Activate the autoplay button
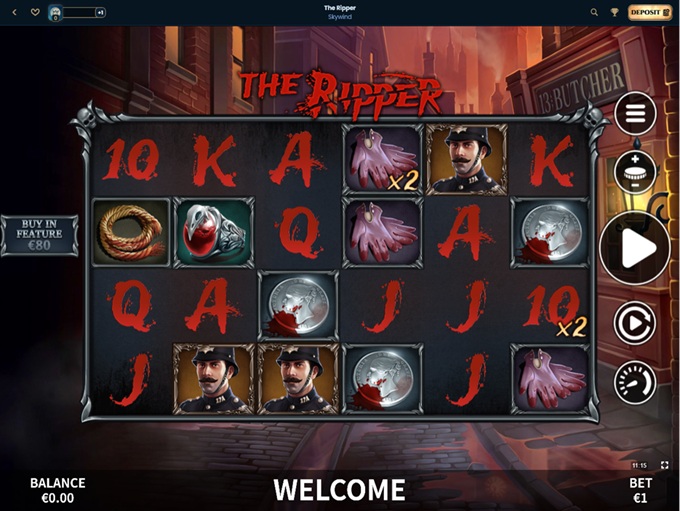 coord(635,324)
